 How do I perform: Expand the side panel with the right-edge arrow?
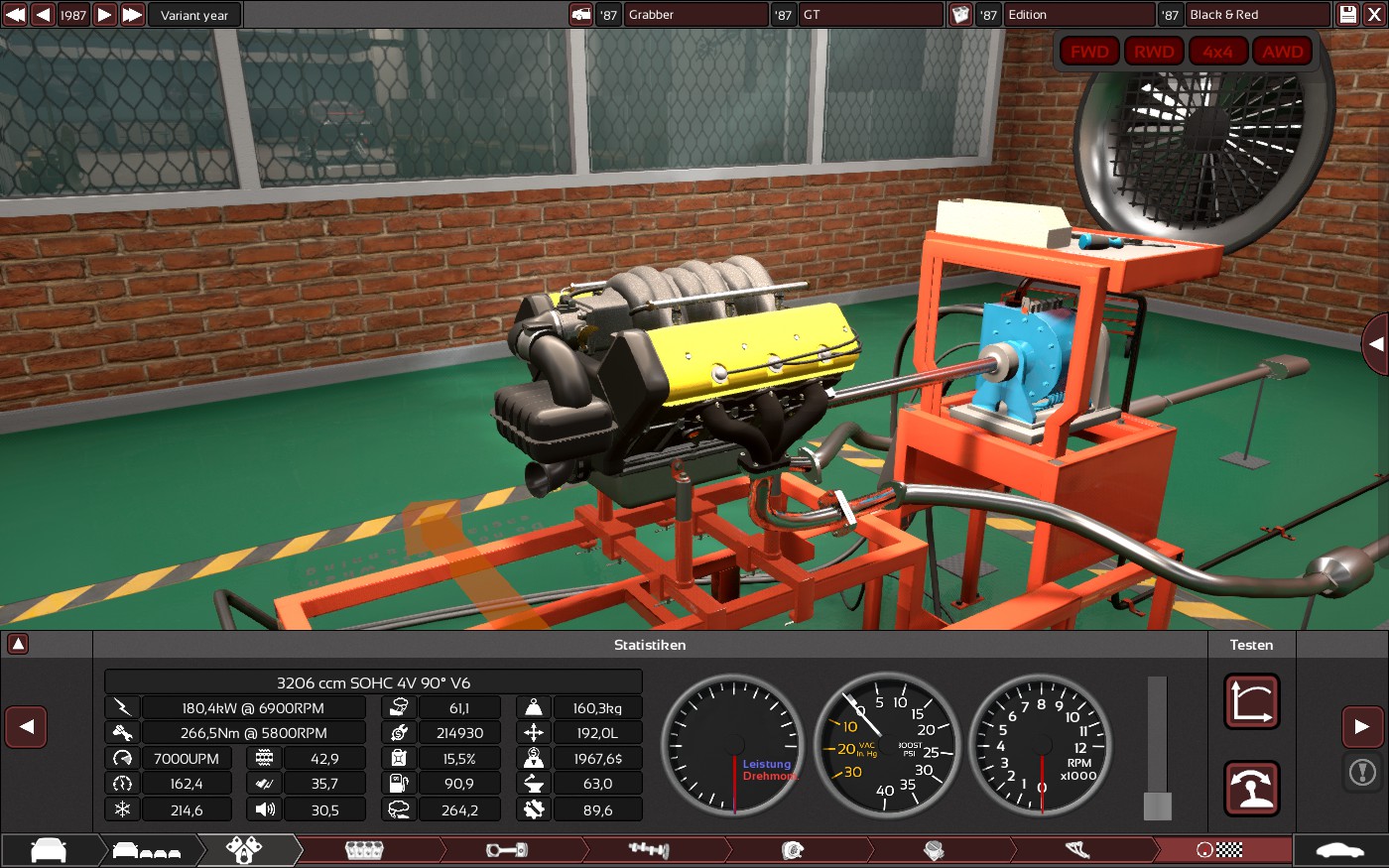[x=1375, y=344]
